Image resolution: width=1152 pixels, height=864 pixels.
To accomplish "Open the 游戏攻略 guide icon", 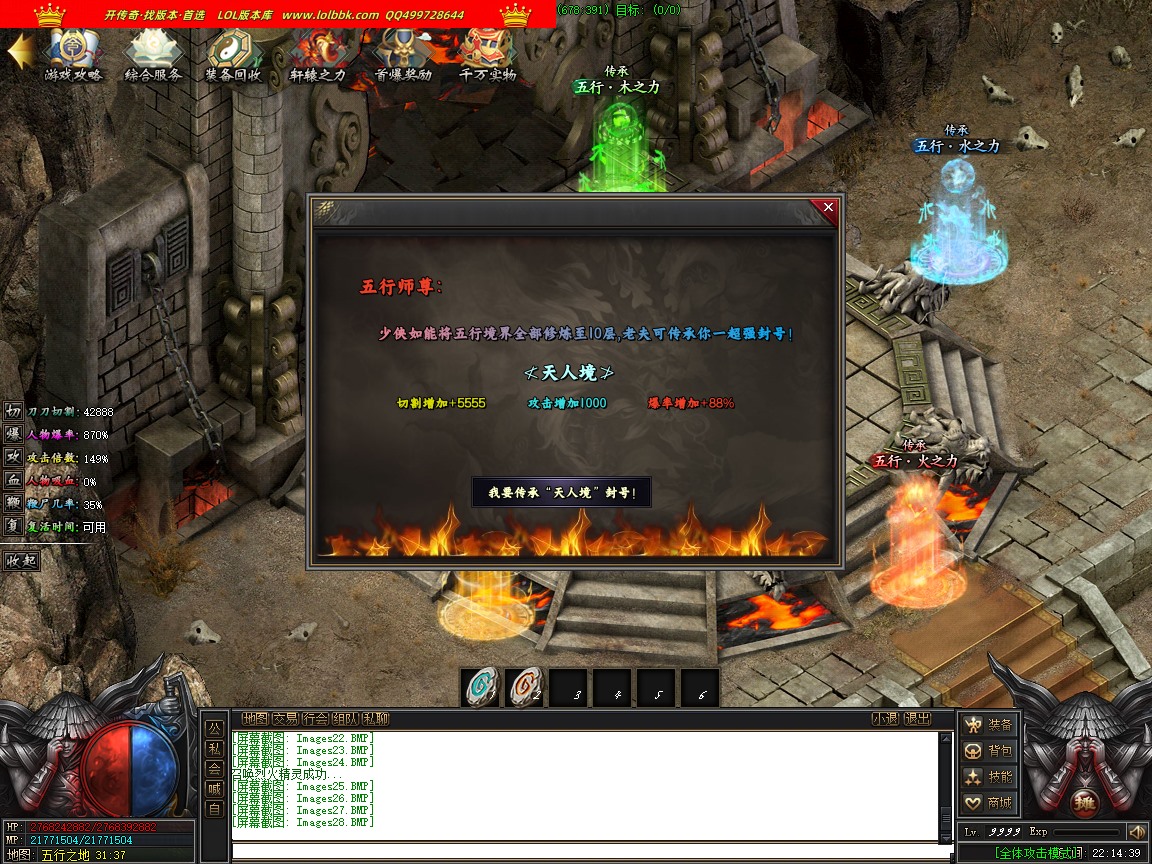I will (x=73, y=53).
